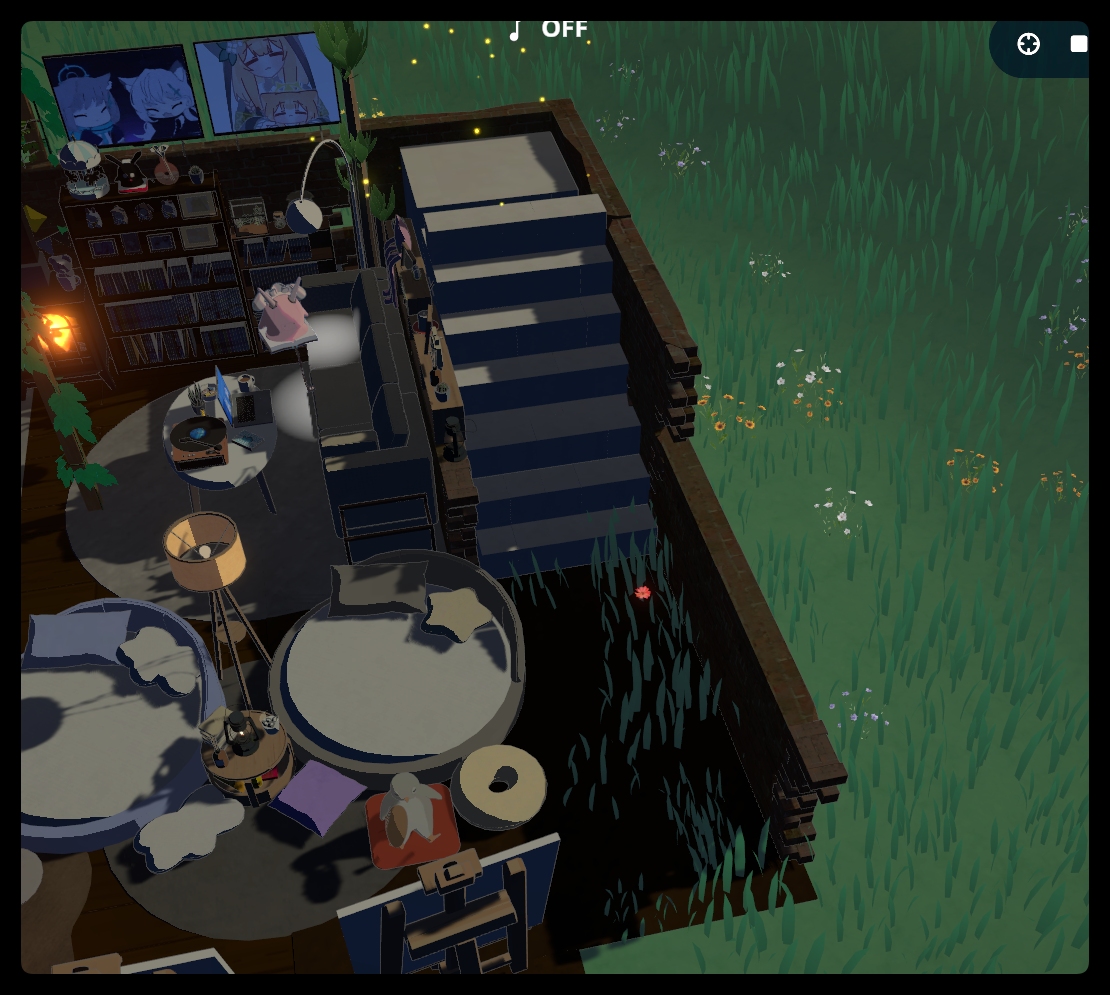Toggle the music OFF button
Image resolution: width=1110 pixels, height=995 pixels.
pyautogui.click(x=548, y=30)
